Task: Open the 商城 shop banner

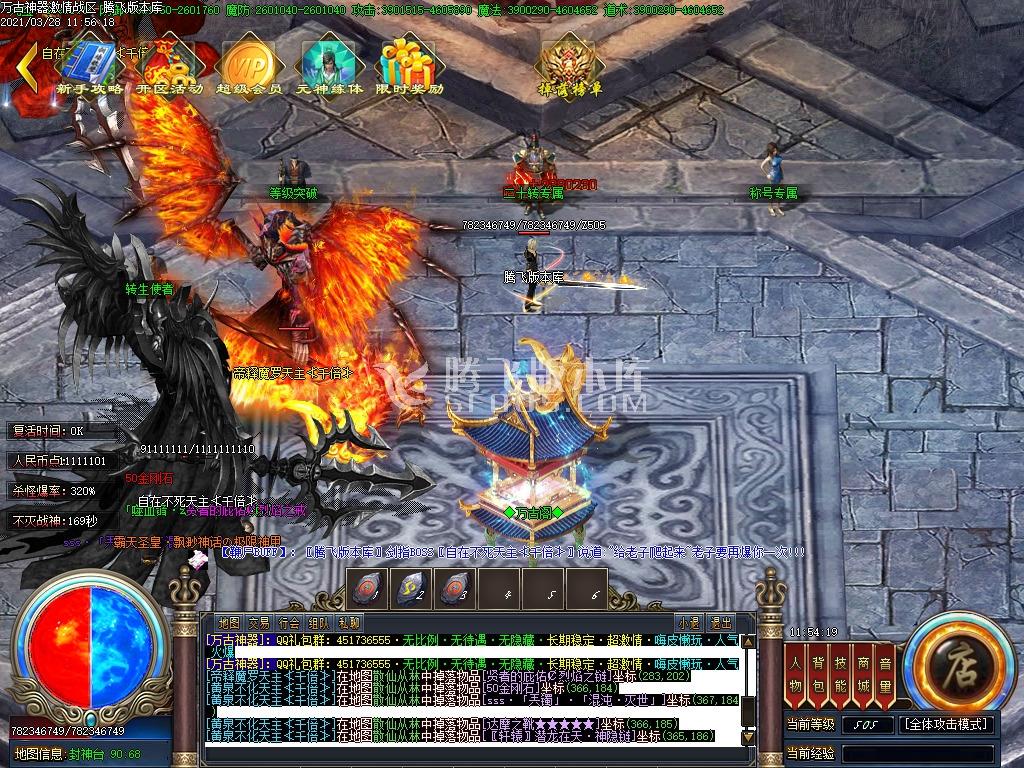Action: click(x=863, y=672)
